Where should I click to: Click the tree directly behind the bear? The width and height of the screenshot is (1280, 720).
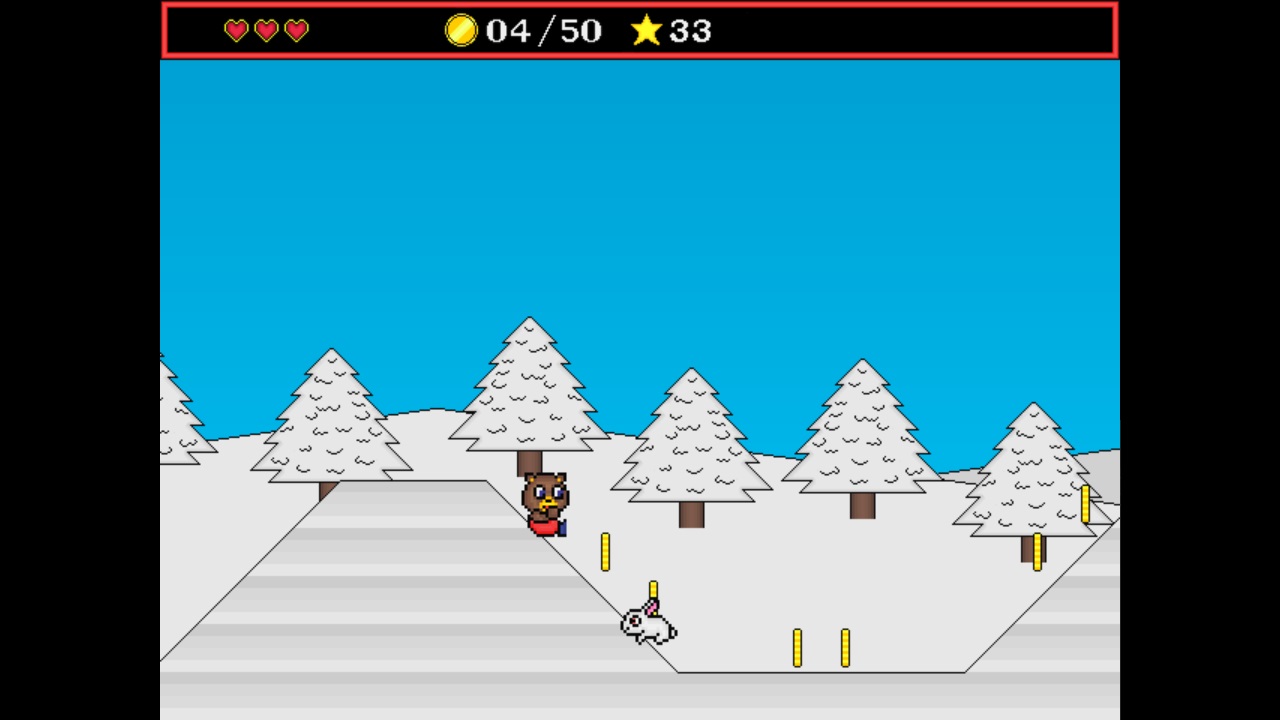pos(530,400)
